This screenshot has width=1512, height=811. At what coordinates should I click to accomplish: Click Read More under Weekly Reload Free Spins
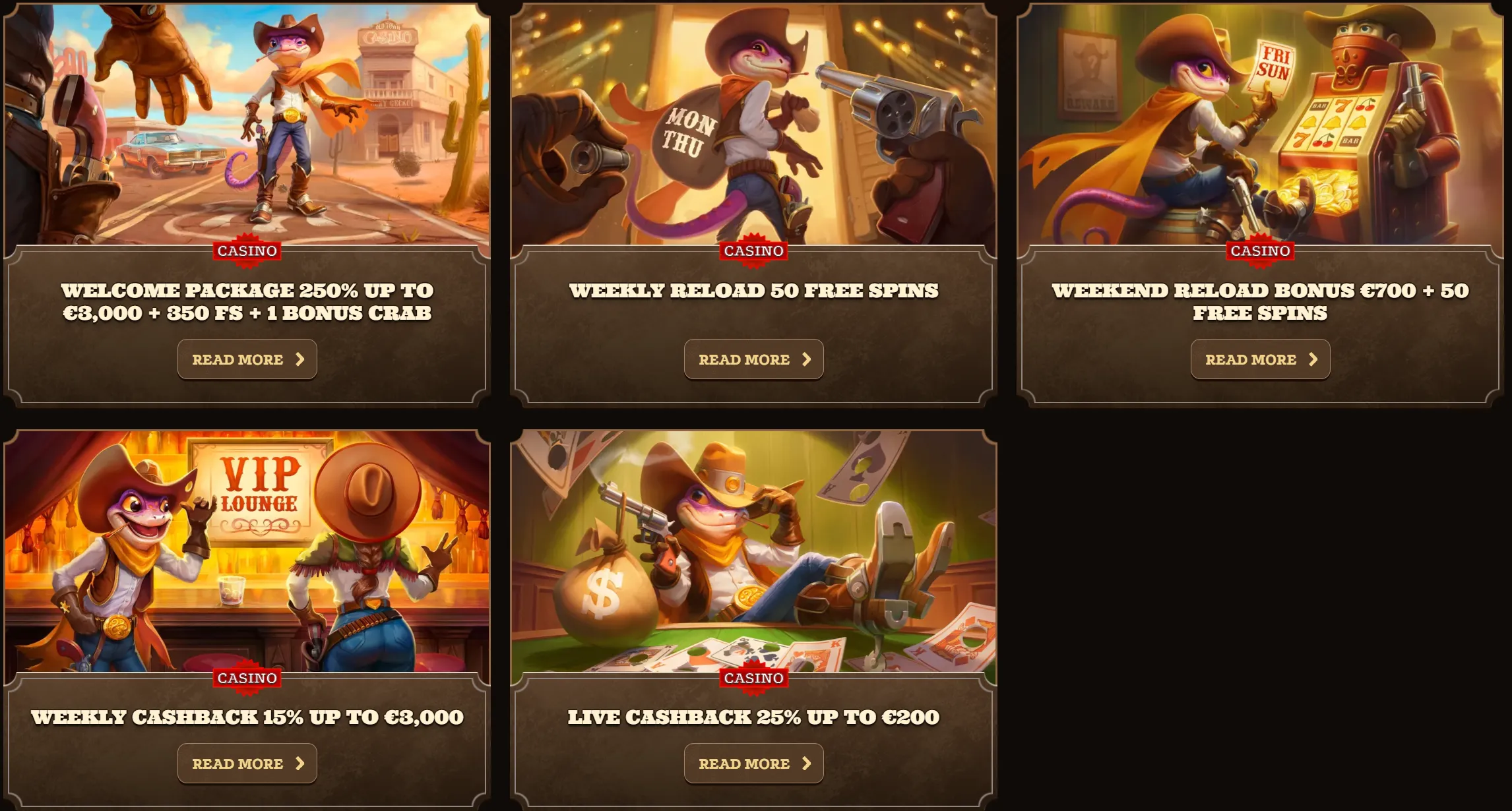(753, 359)
